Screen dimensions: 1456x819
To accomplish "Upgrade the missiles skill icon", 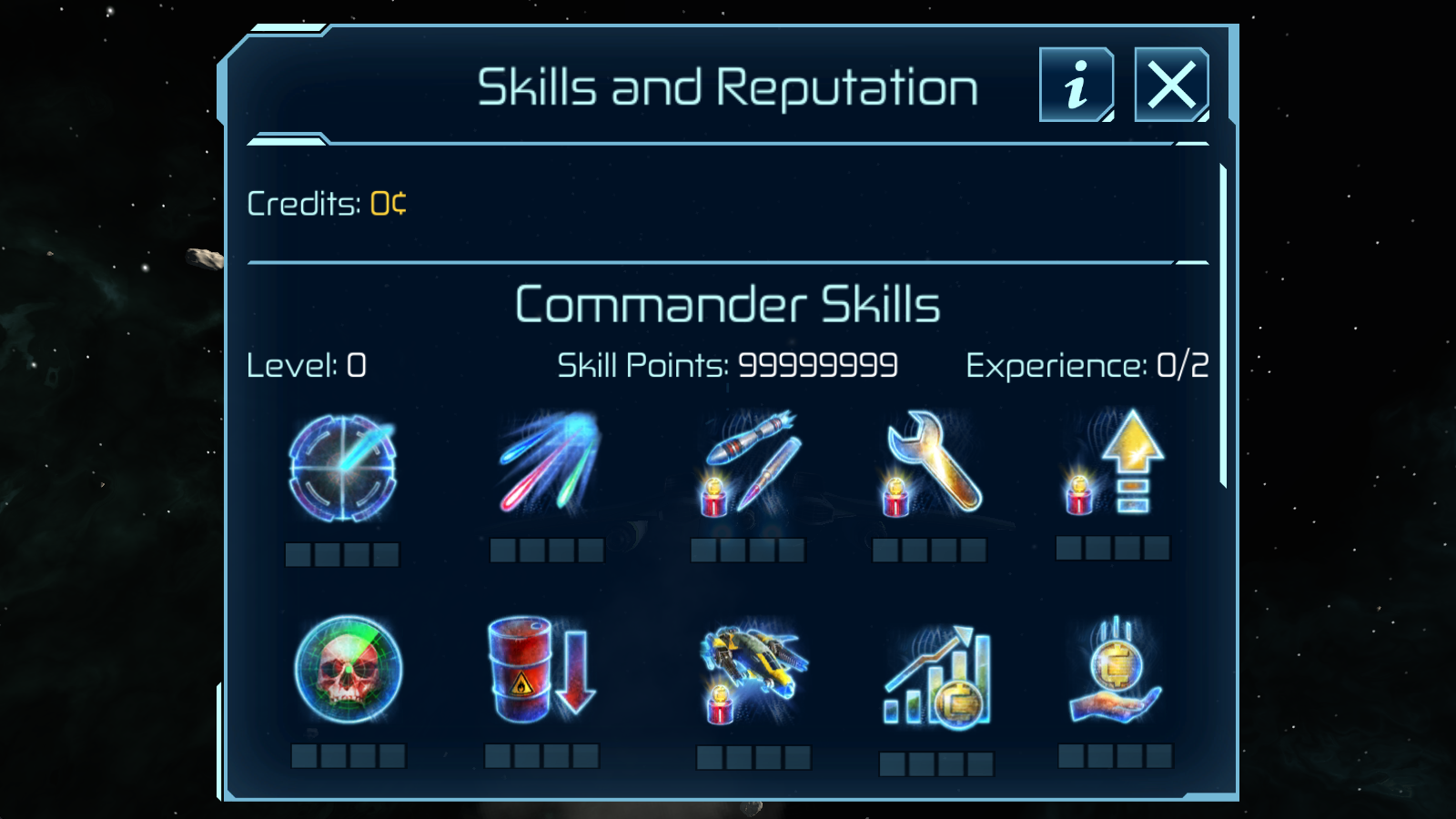I will pyautogui.click(x=750, y=462).
